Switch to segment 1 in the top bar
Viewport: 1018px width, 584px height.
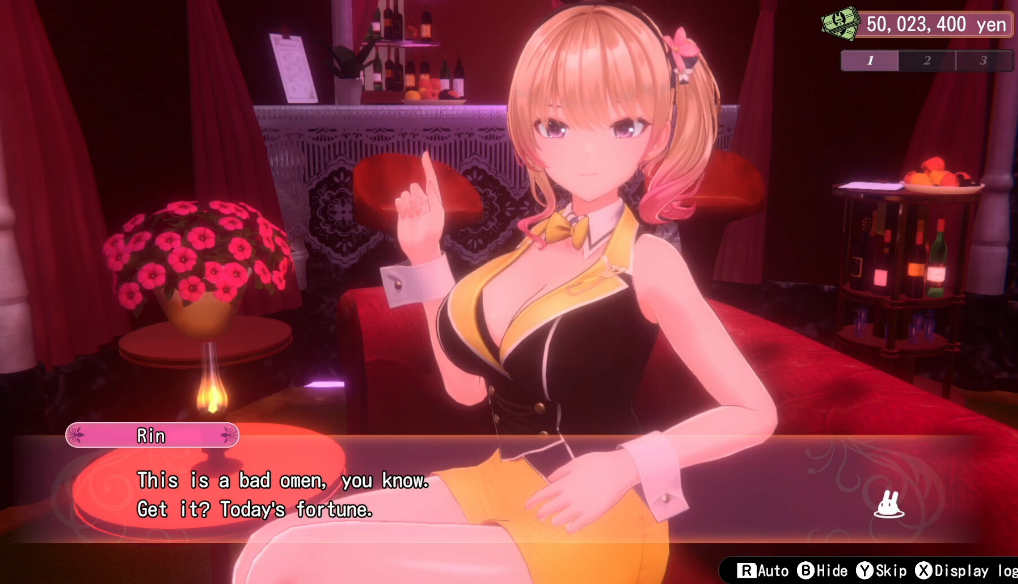coord(869,61)
